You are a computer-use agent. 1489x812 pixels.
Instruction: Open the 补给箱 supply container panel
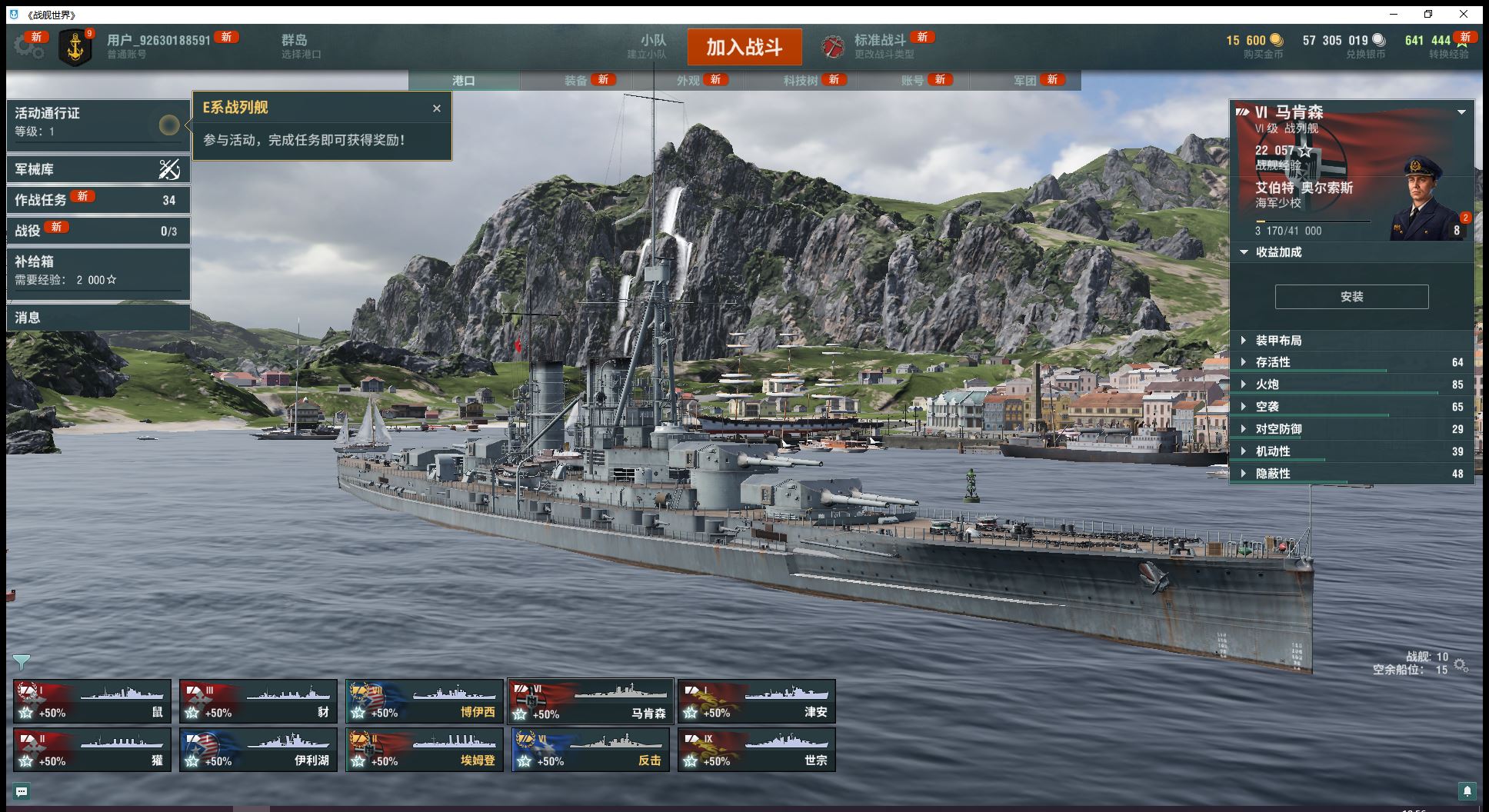98,270
